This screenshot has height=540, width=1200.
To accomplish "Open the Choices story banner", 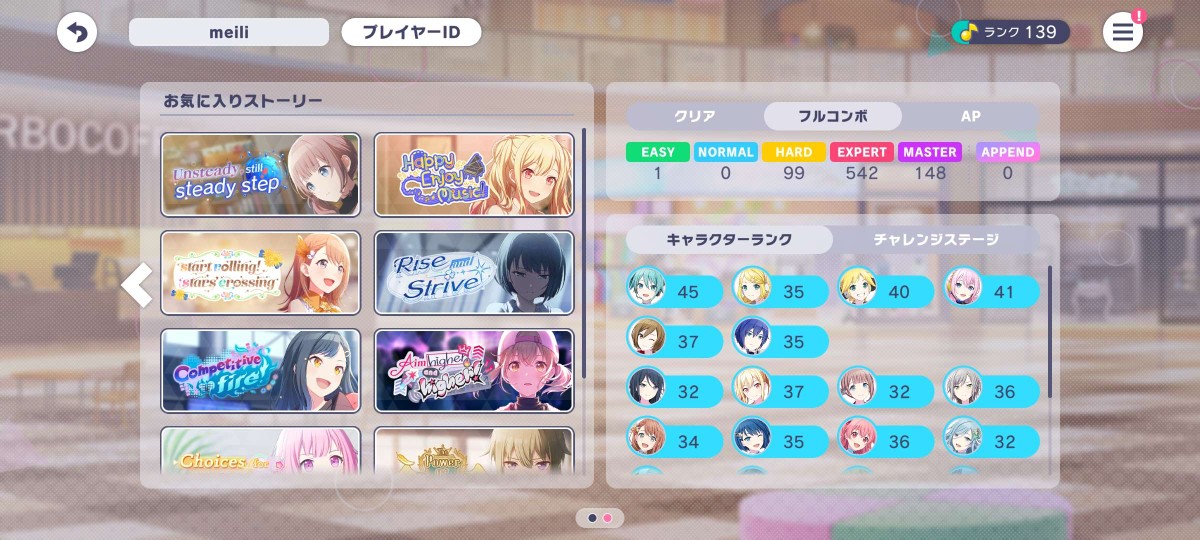I will 260,455.
